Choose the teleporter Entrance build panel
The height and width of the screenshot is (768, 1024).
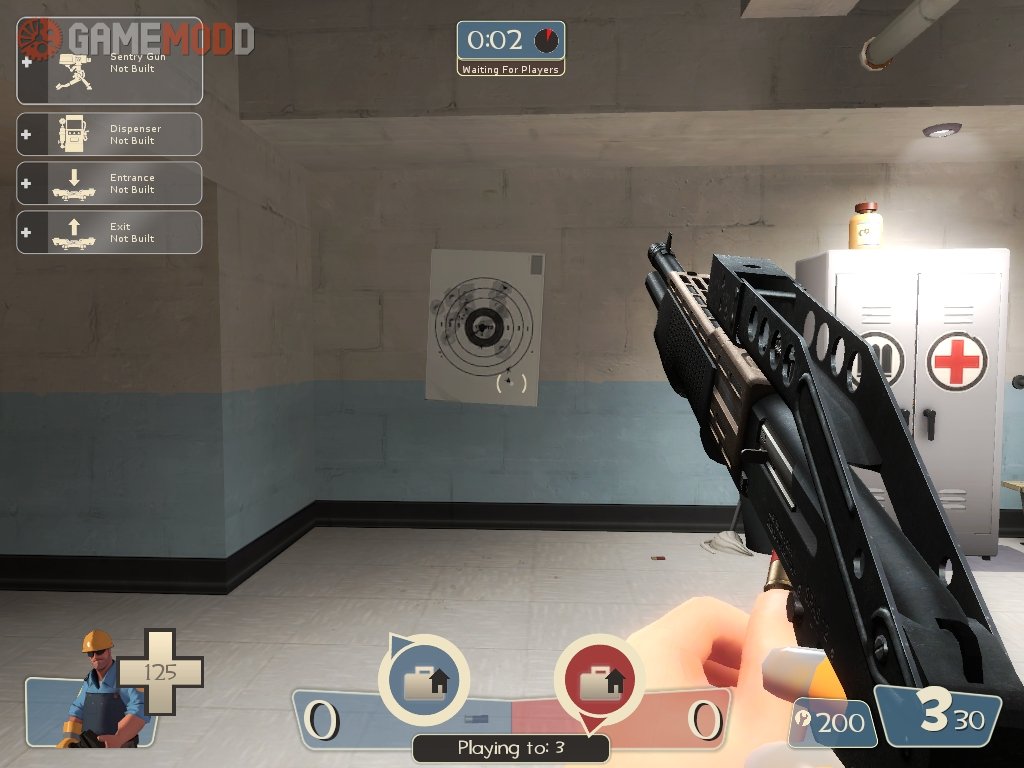point(110,183)
